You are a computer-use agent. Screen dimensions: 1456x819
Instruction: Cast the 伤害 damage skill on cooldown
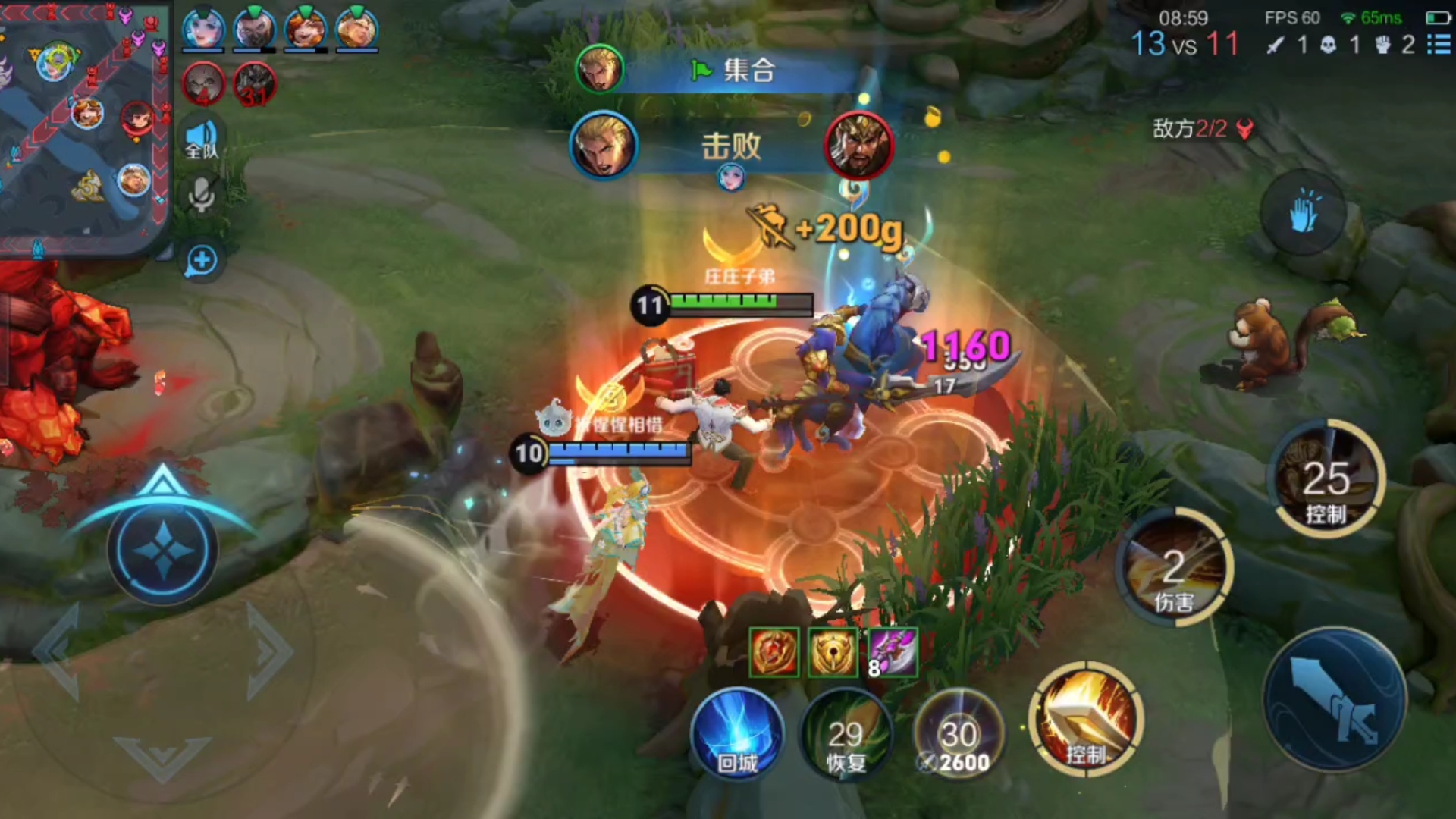[1174, 569]
